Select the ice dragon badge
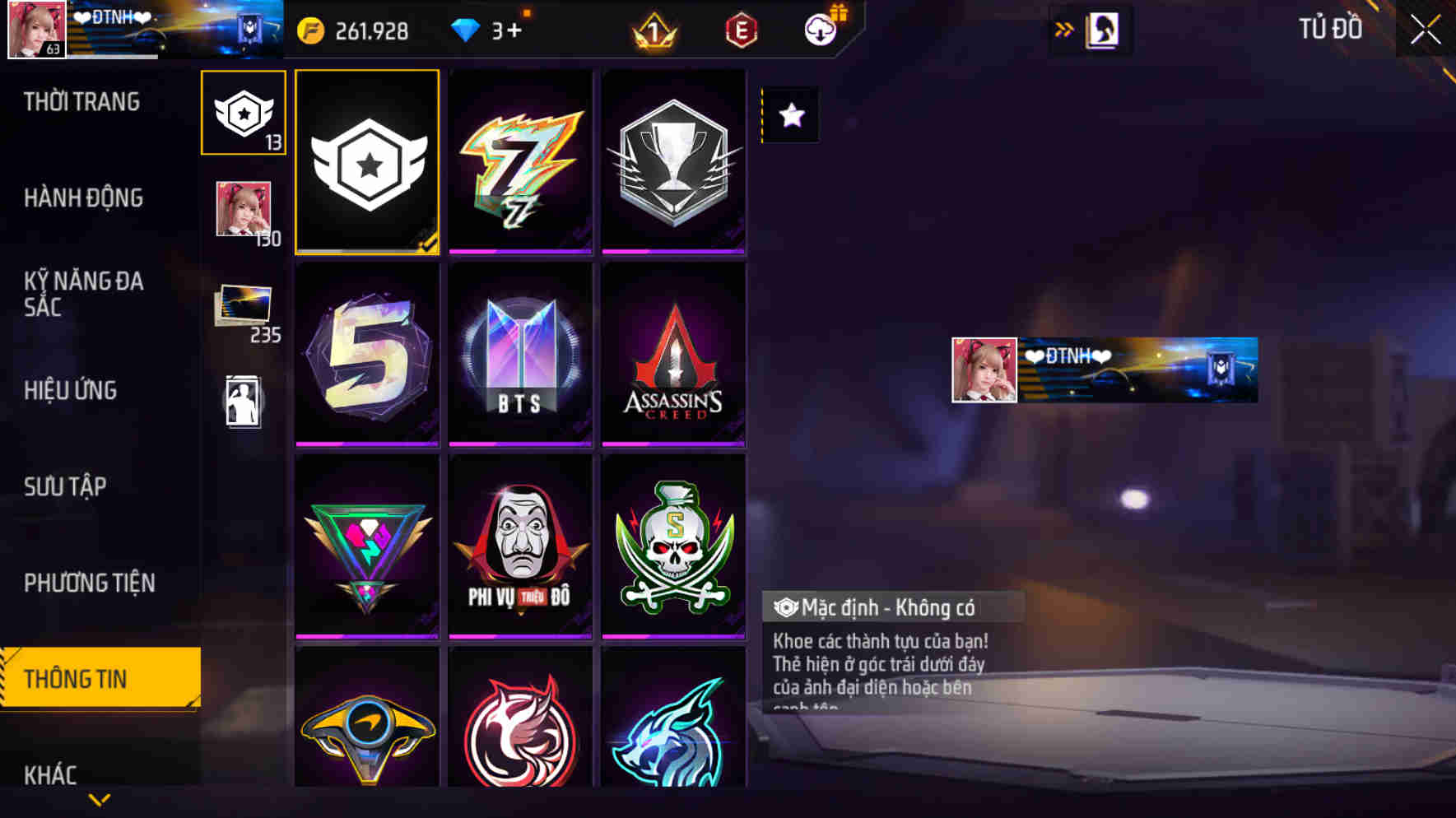 pyautogui.click(x=673, y=731)
